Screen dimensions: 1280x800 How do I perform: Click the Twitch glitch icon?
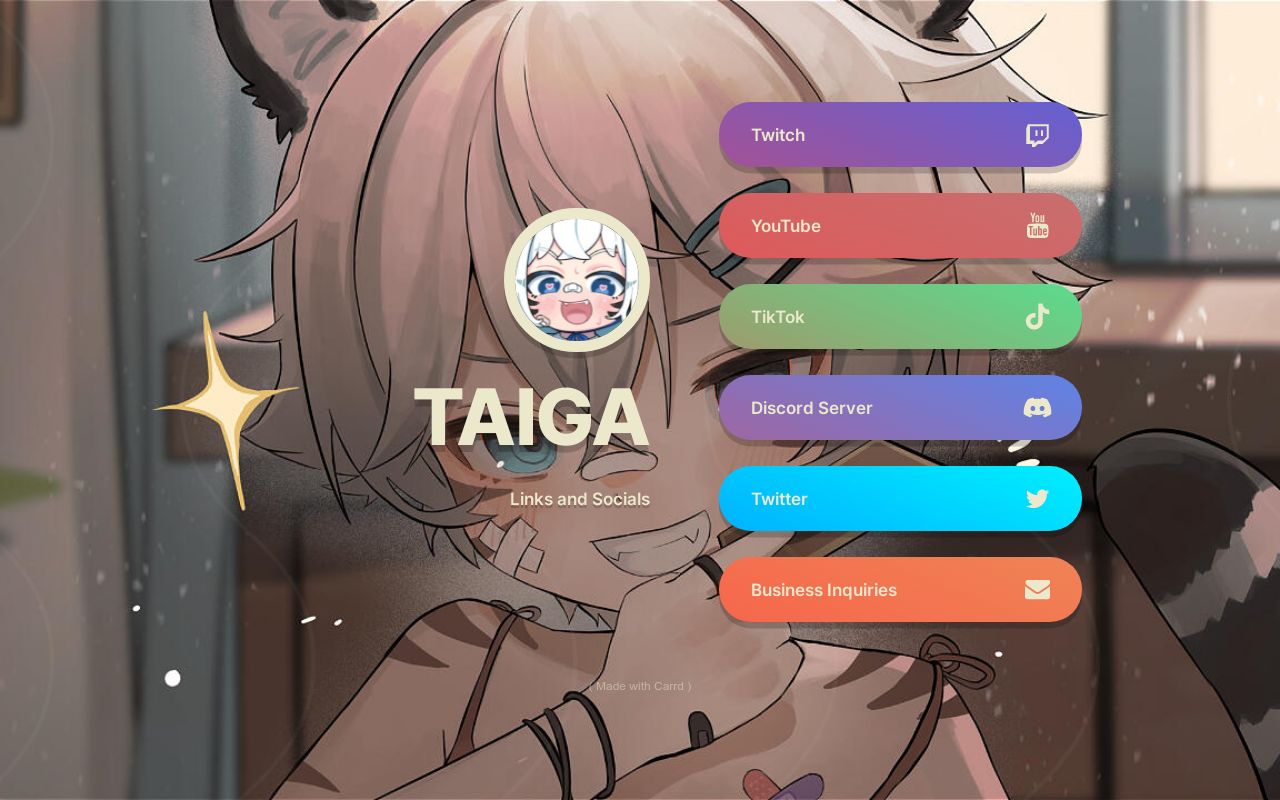coord(1037,135)
